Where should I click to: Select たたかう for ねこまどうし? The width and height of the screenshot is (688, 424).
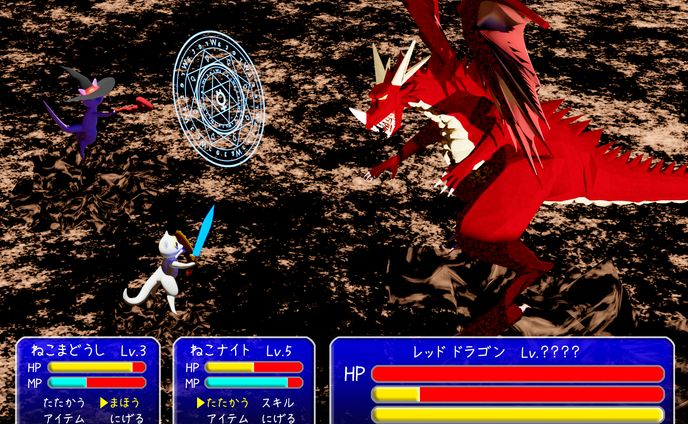64,402
